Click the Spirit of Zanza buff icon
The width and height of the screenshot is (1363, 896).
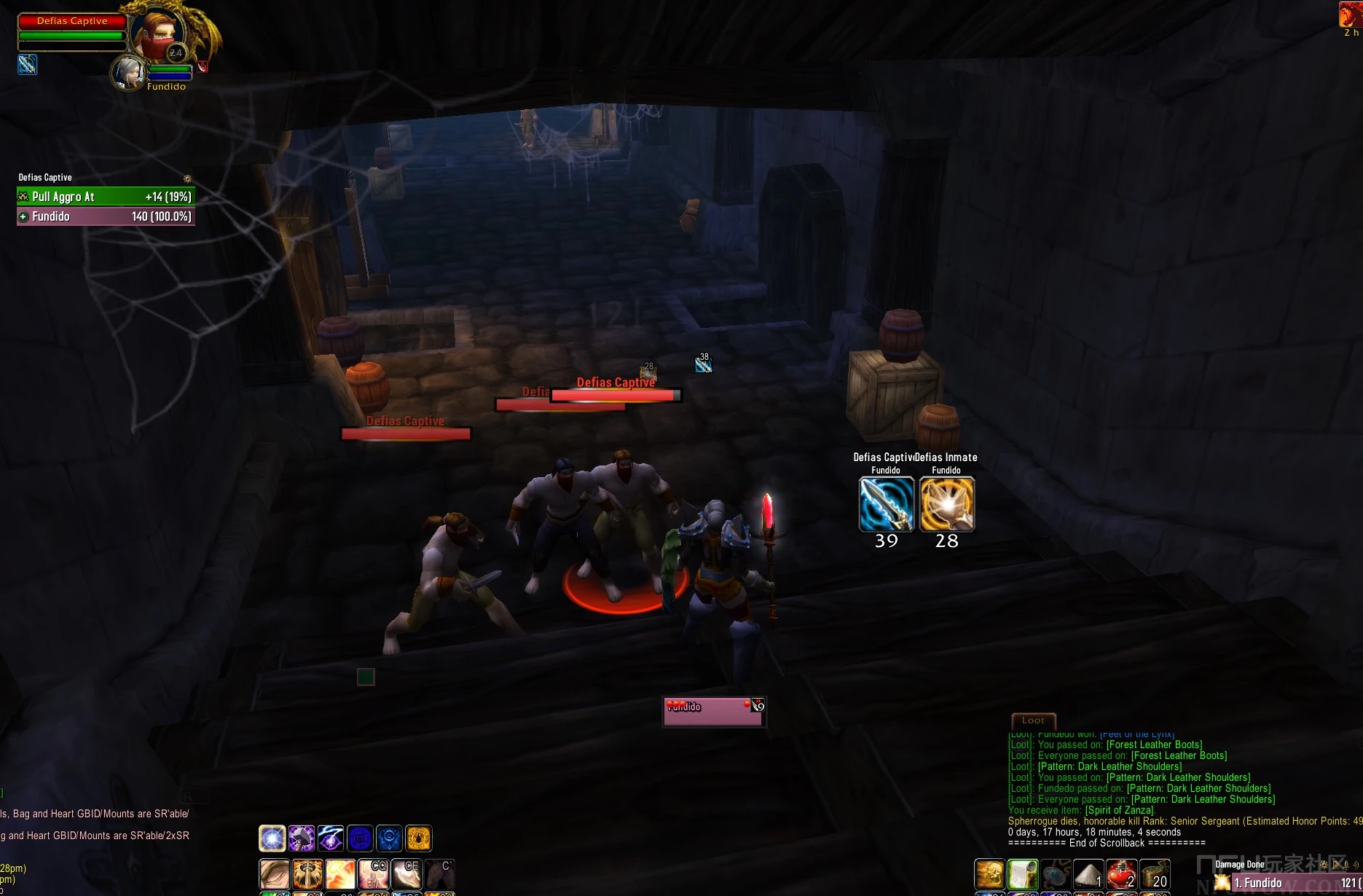[x=1350, y=15]
